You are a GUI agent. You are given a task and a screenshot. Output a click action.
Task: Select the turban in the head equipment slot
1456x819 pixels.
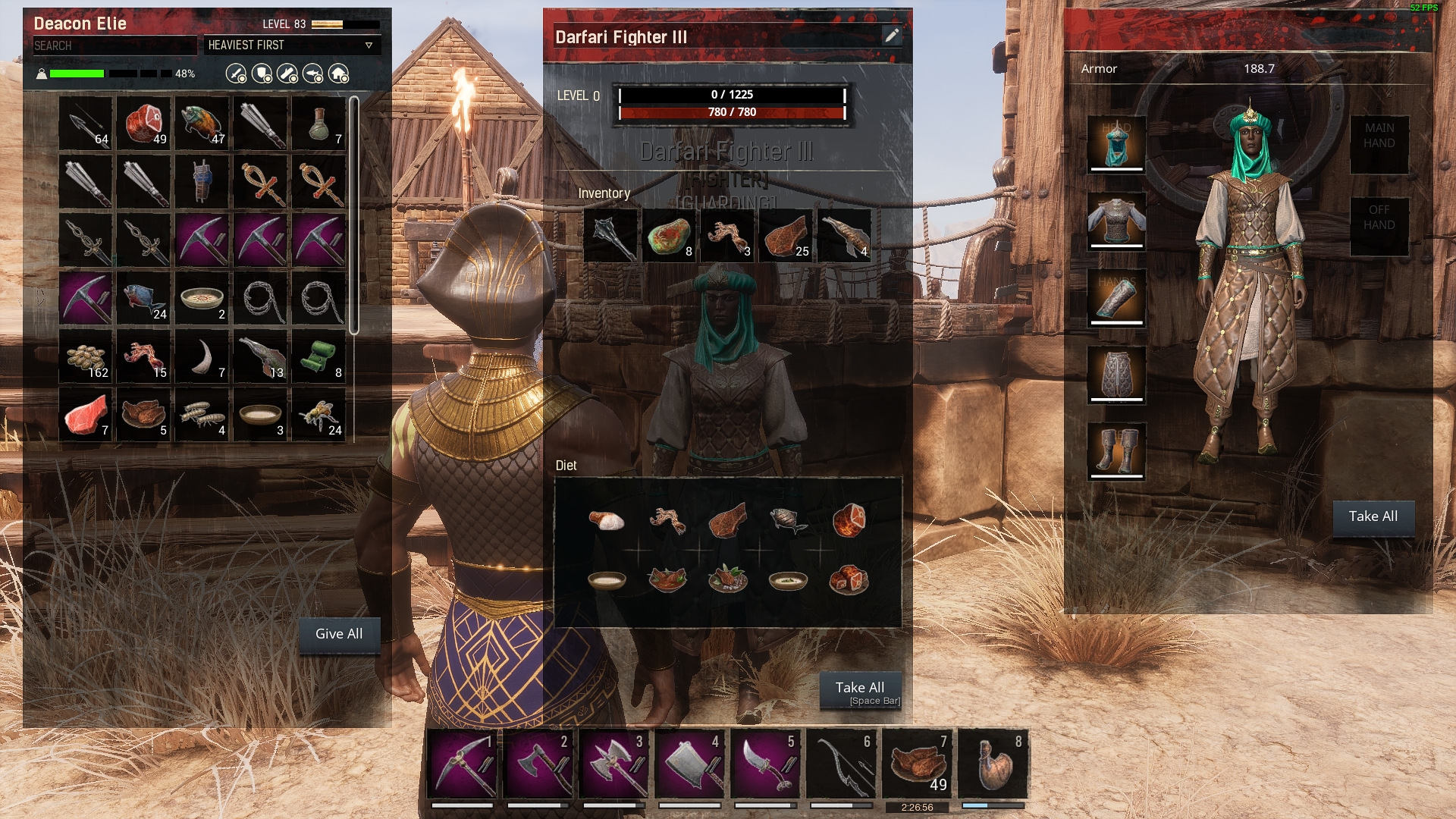point(1115,146)
